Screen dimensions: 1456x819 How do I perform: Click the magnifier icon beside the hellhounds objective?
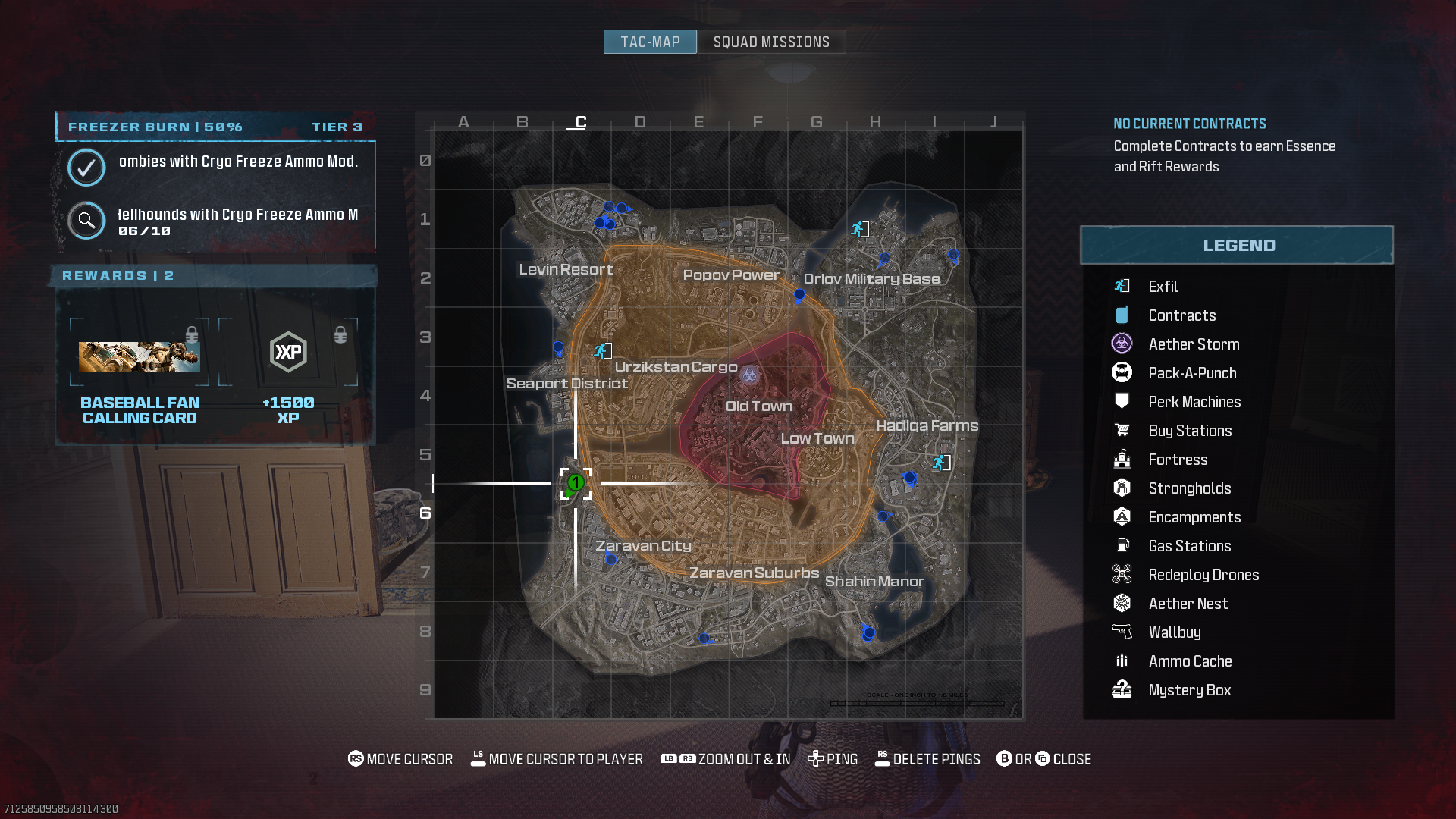(86, 221)
